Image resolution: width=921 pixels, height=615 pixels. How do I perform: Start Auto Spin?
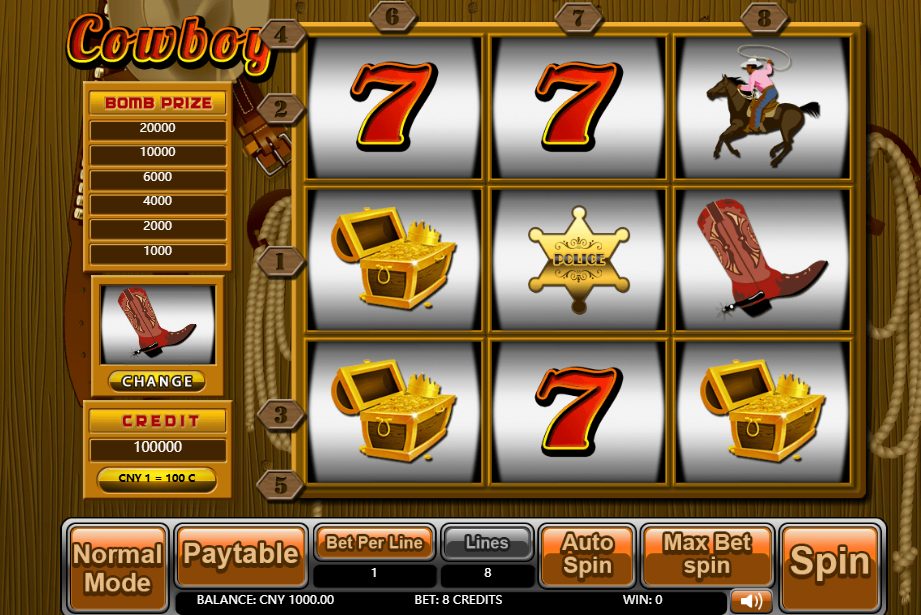(x=587, y=555)
